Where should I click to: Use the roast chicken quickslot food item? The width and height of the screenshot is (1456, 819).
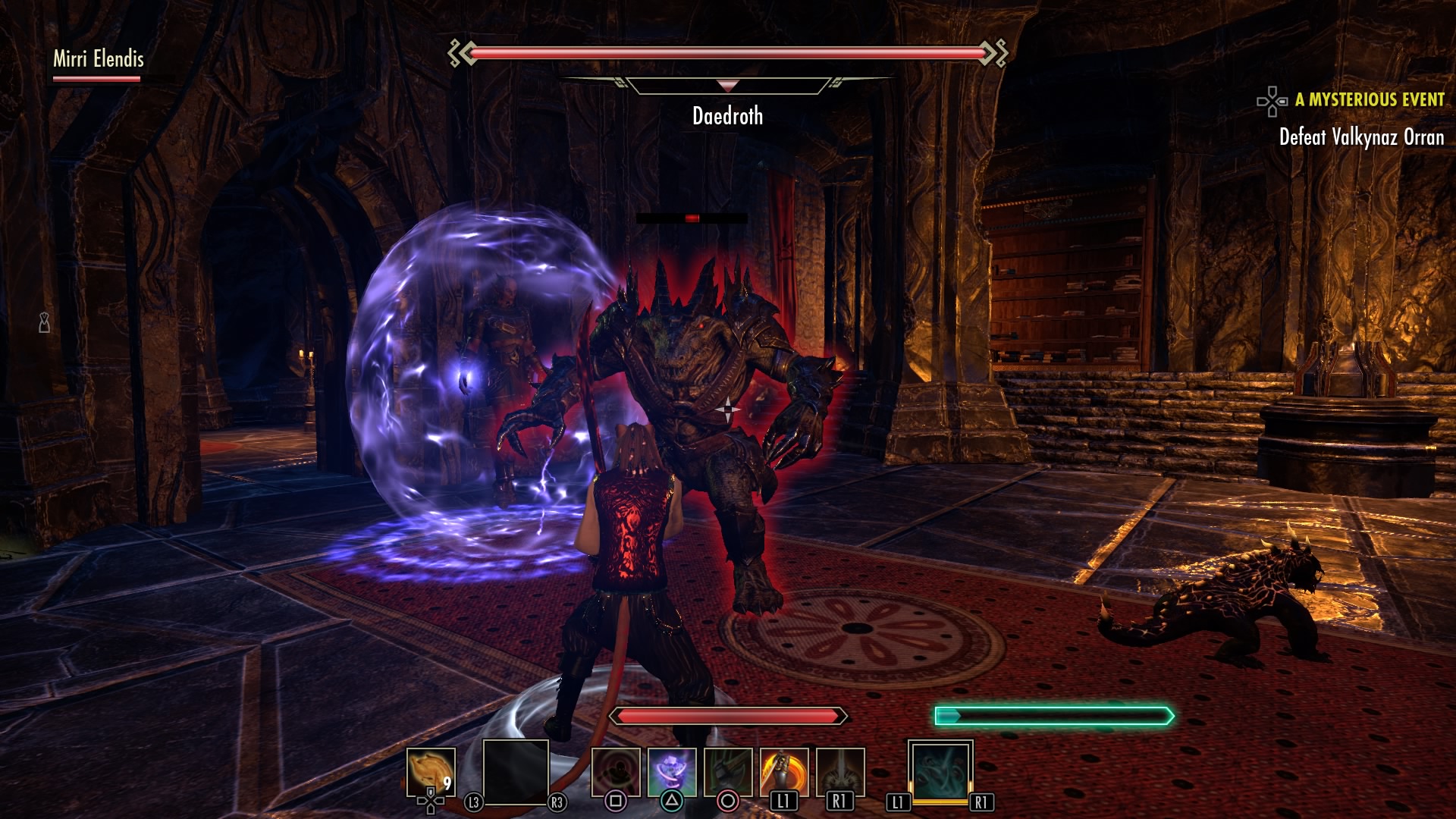(x=431, y=772)
